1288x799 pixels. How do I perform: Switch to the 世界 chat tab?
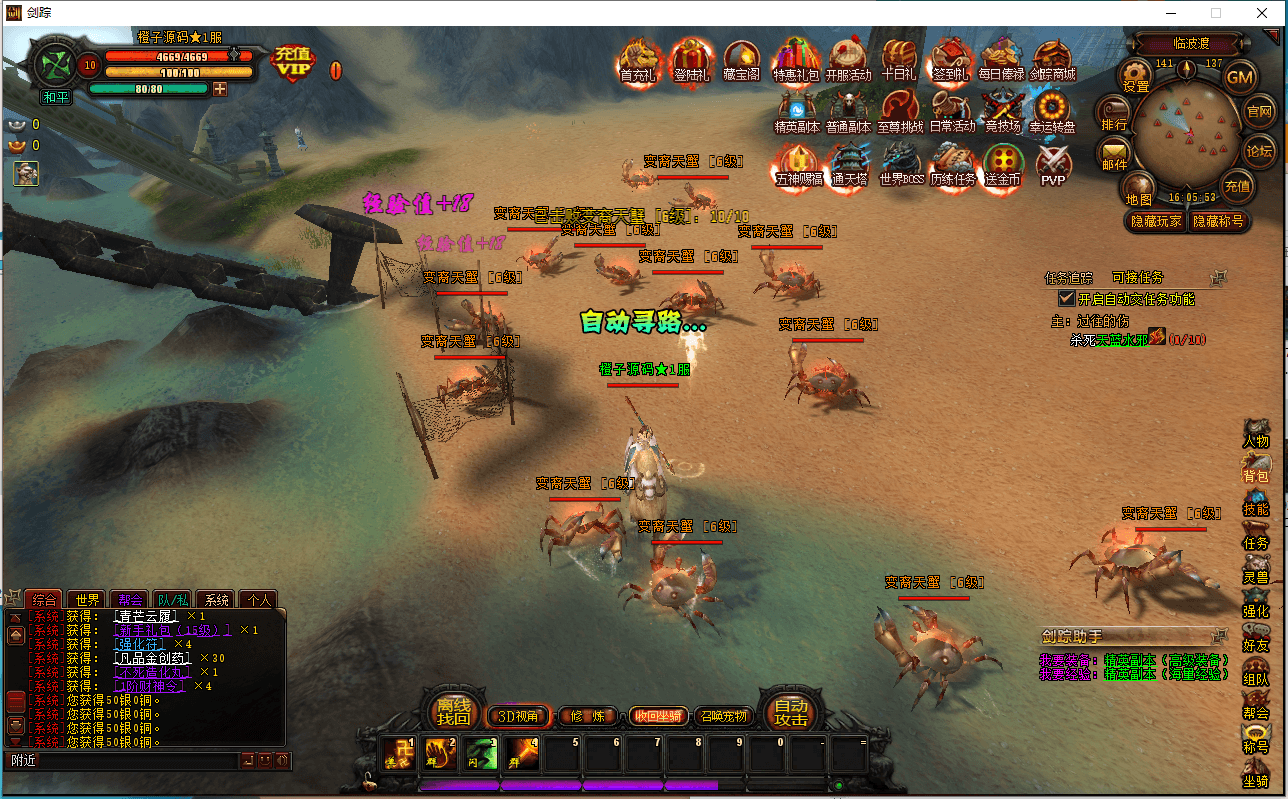pyautogui.click(x=87, y=599)
